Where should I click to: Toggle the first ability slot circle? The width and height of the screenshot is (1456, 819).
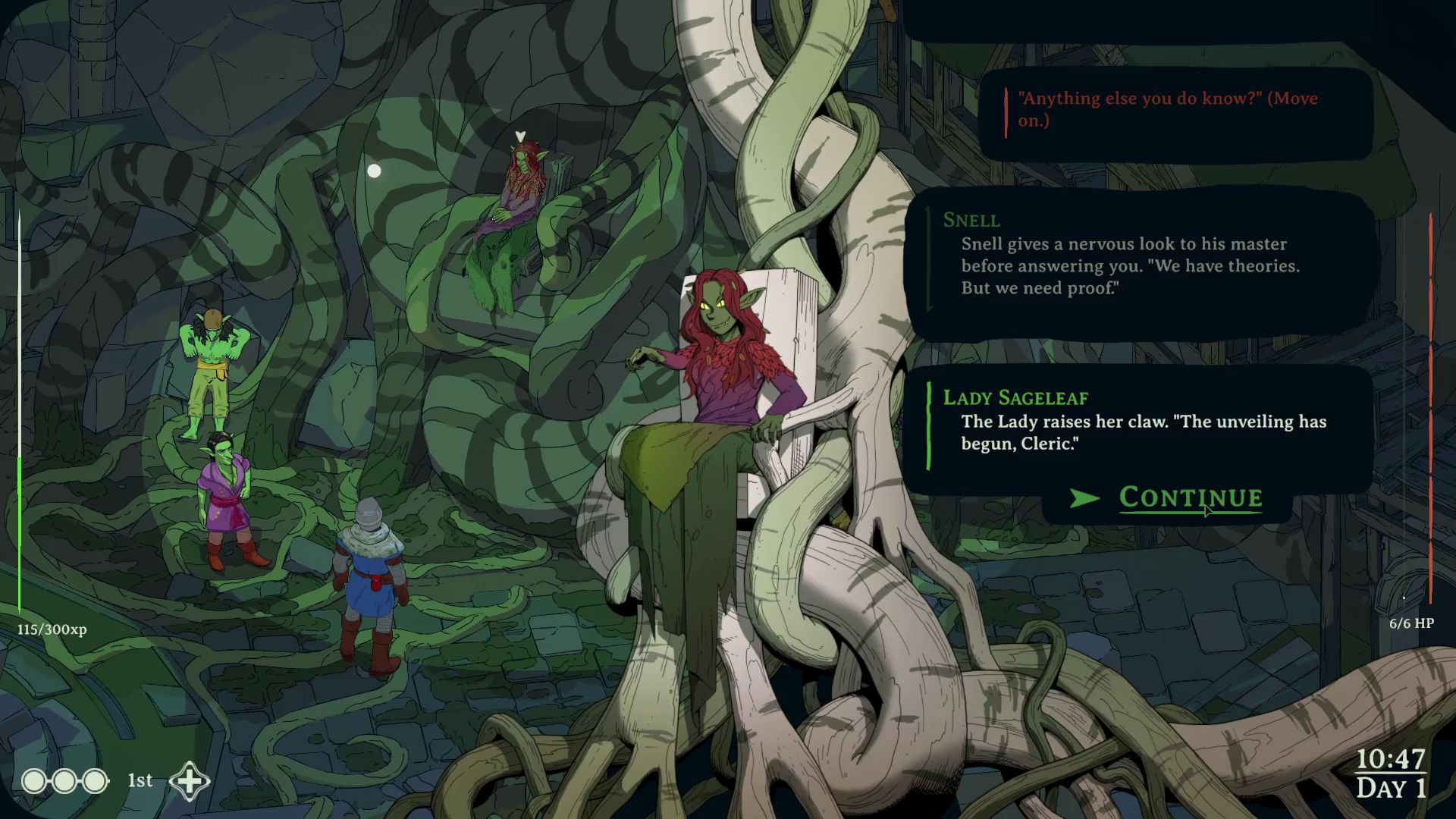coord(33,780)
